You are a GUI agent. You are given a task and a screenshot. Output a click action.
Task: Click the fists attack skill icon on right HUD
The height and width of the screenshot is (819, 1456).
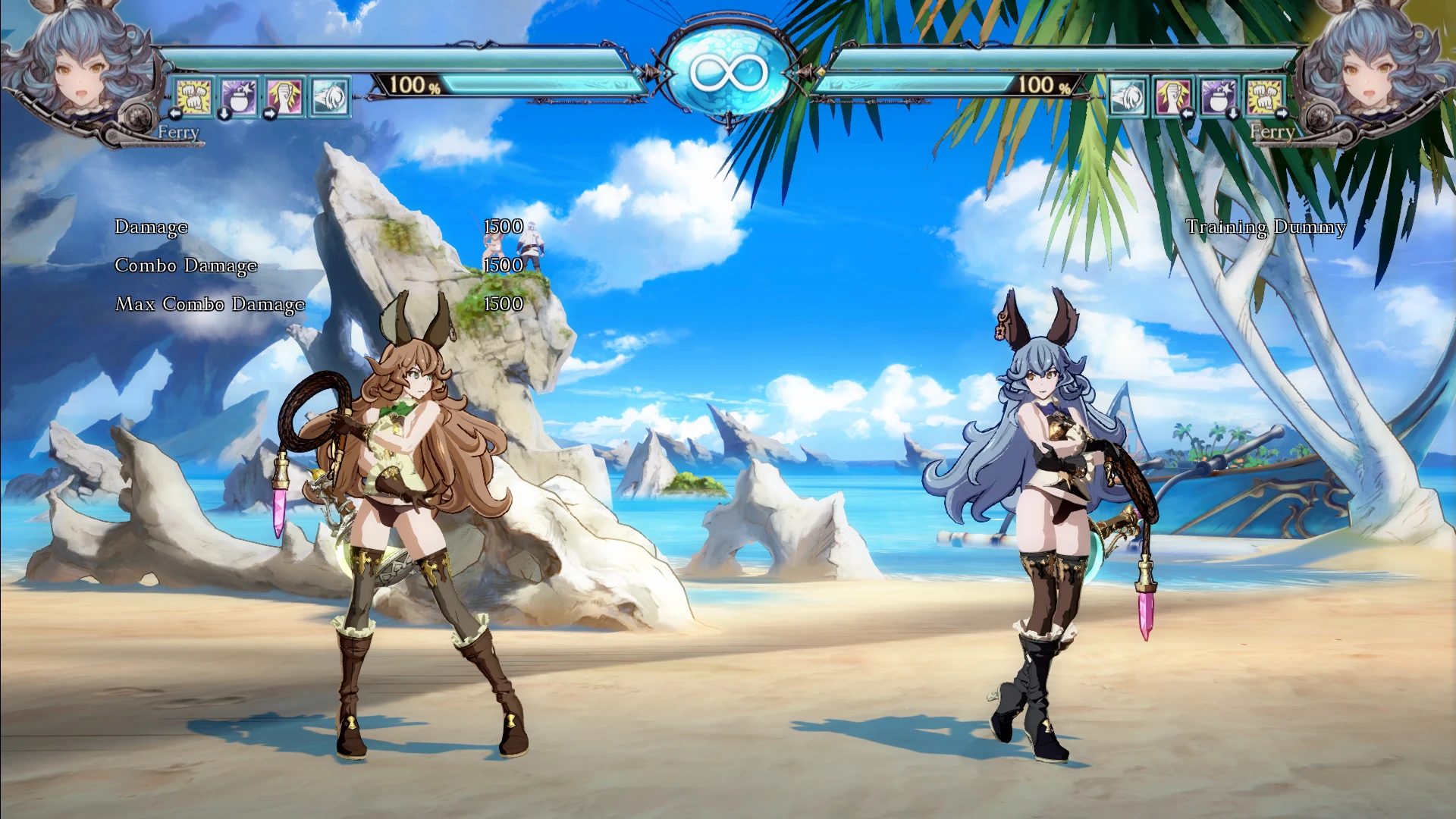pyautogui.click(x=1263, y=97)
